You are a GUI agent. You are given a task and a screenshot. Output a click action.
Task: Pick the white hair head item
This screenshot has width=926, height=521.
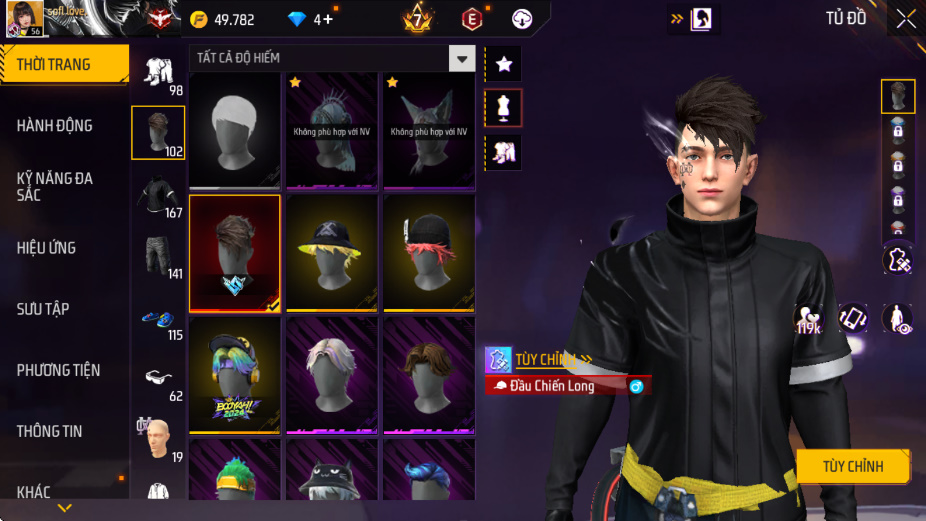click(x=234, y=129)
